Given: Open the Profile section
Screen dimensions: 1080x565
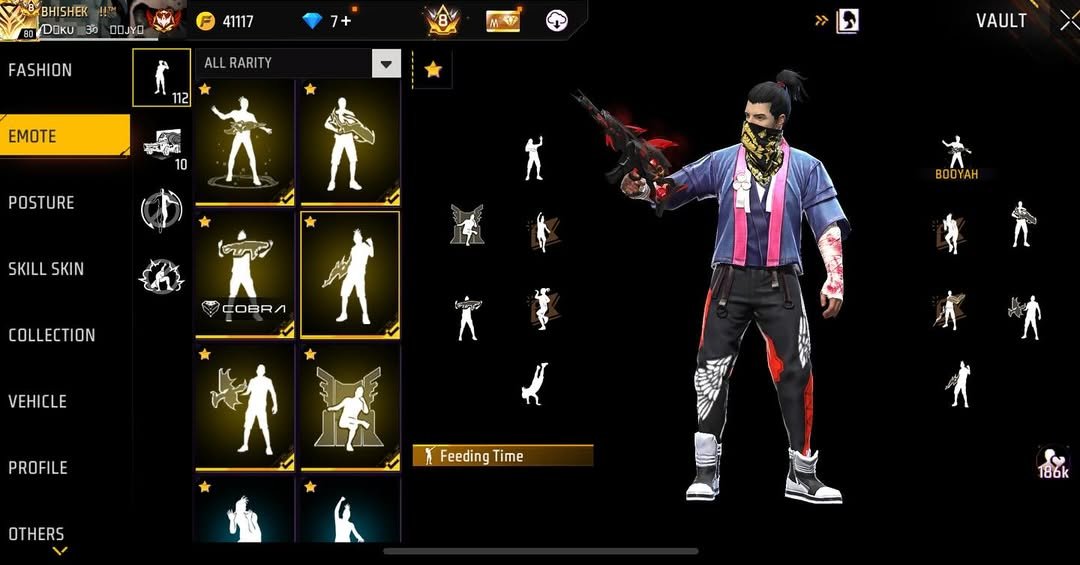Looking at the screenshot, I should (38, 468).
